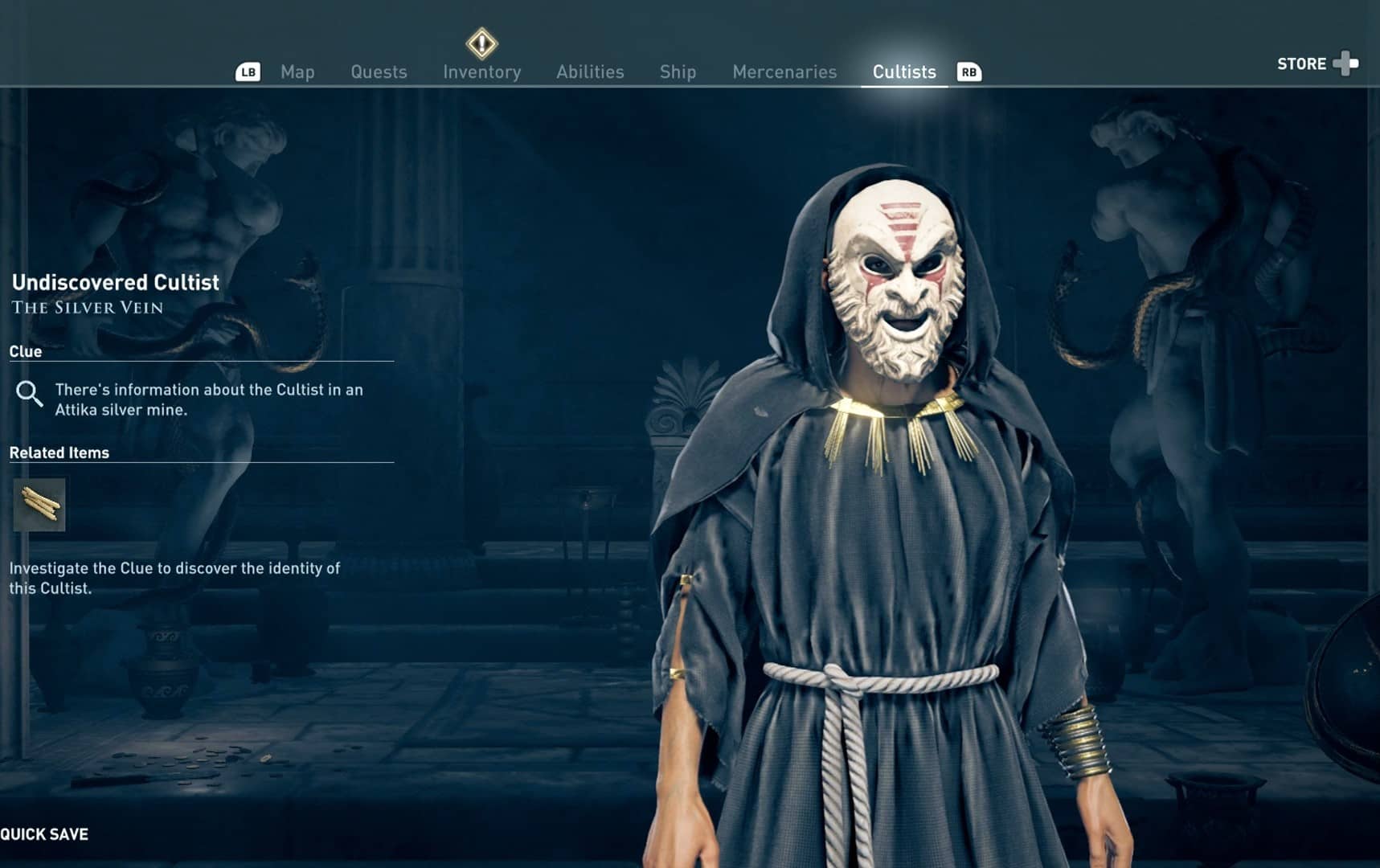Viewport: 1380px width, 868px height.
Task: Click the Attika silver mine clue entry
Action: click(x=208, y=399)
